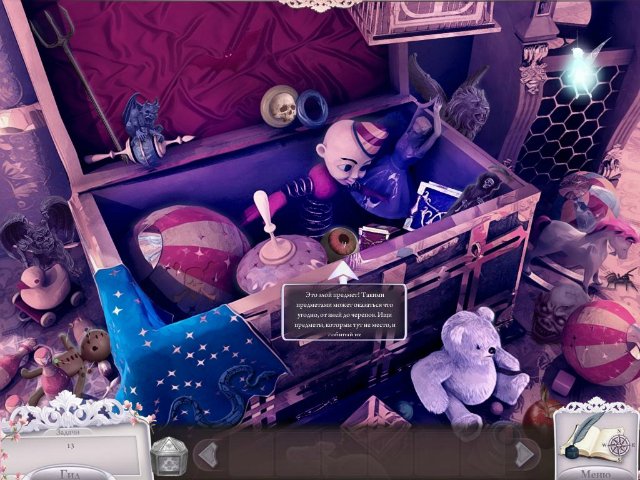This screenshot has width=640, height=480.
Task: Open the Гид guide button
Action: point(68,470)
